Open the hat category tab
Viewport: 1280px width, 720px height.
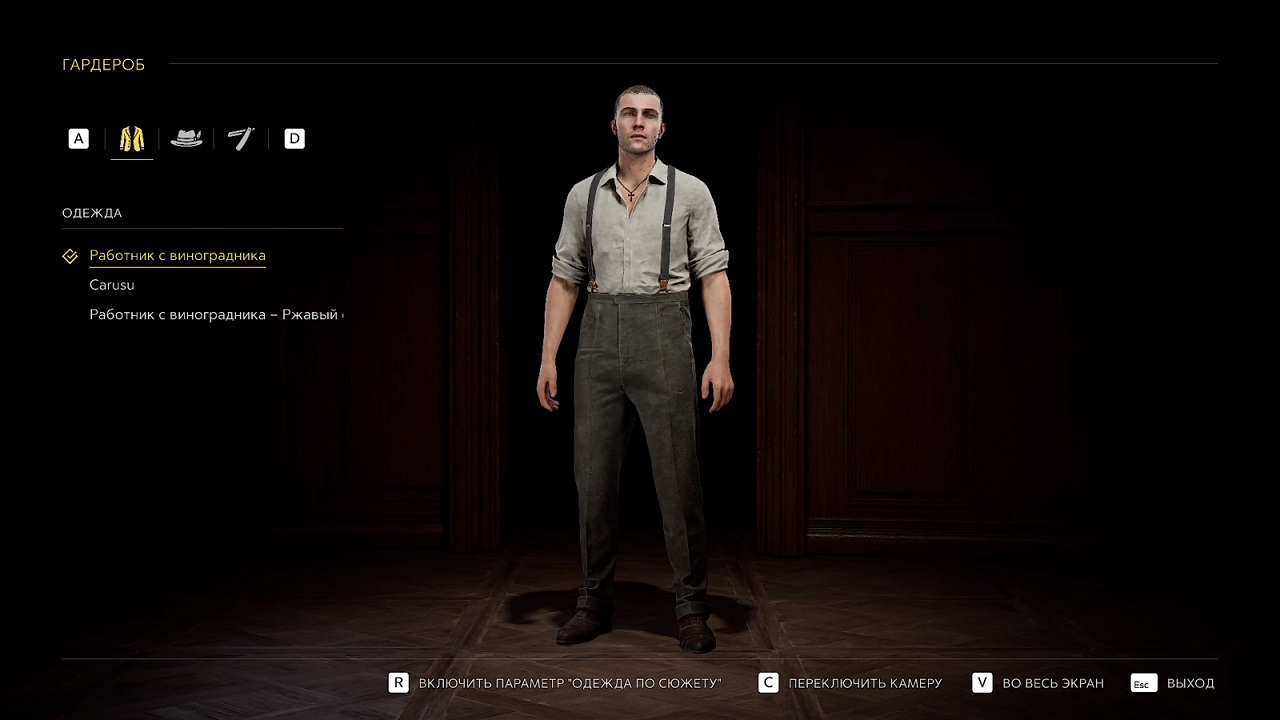click(x=186, y=139)
